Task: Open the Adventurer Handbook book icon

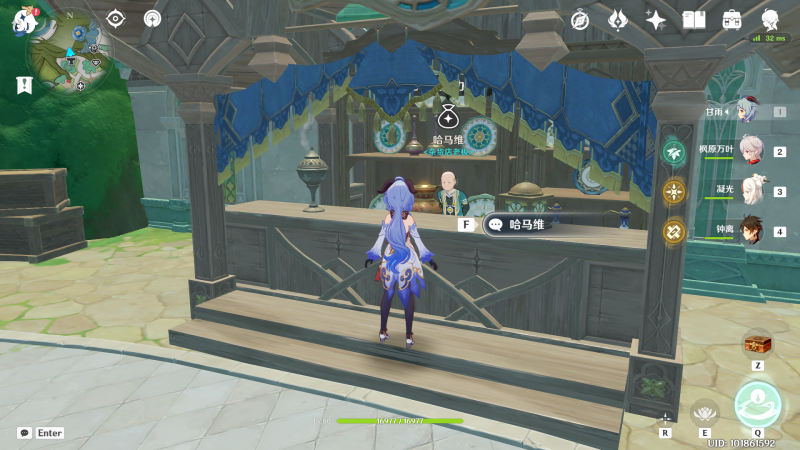Action: tap(694, 19)
